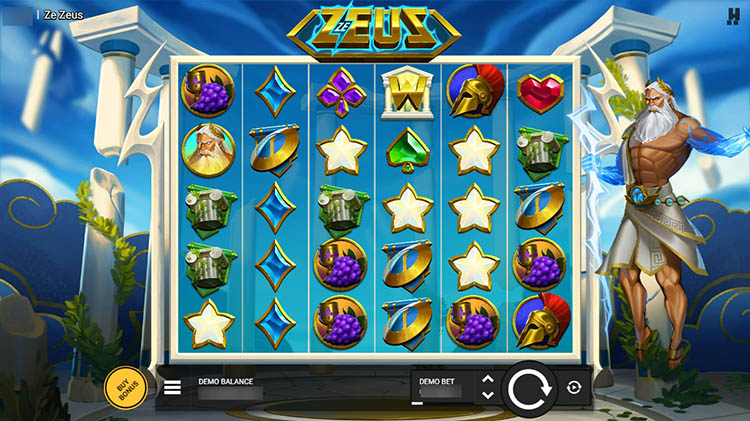750x421 pixels.
Task: Spin the reels with the circular arrow button
Action: [x=527, y=388]
